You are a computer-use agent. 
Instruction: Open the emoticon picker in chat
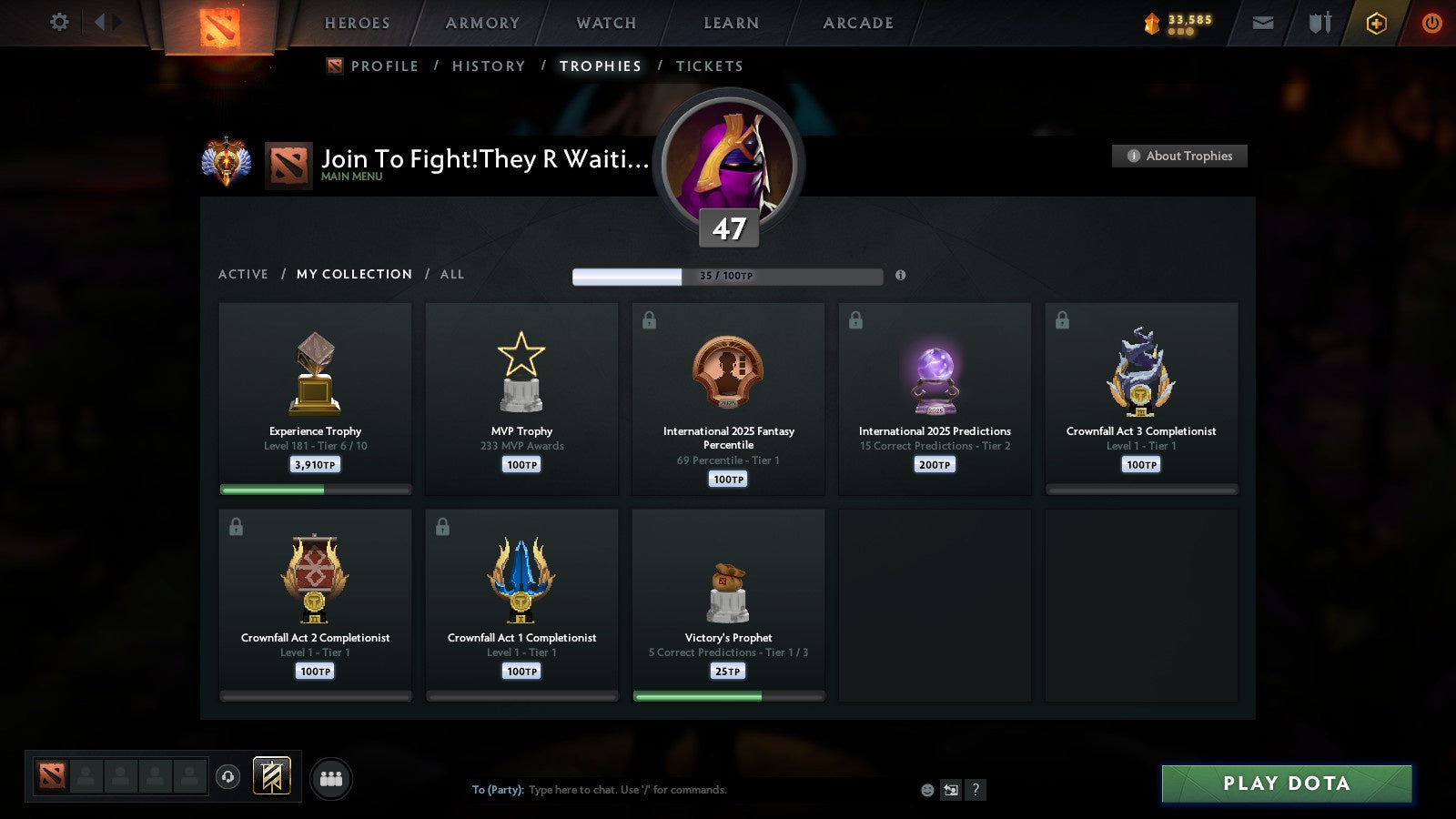(925, 790)
